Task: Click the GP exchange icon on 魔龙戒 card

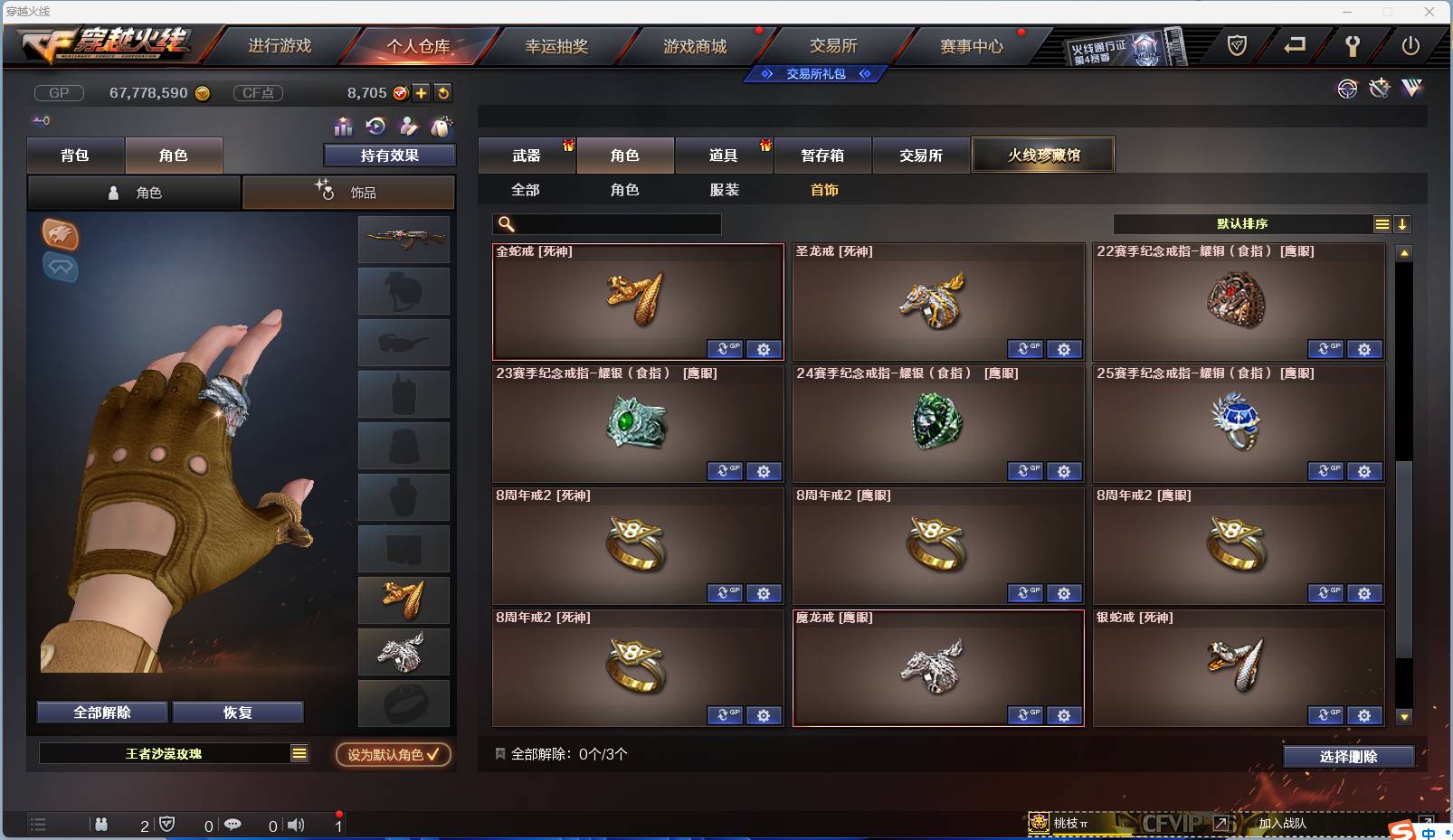Action: click(1026, 714)
